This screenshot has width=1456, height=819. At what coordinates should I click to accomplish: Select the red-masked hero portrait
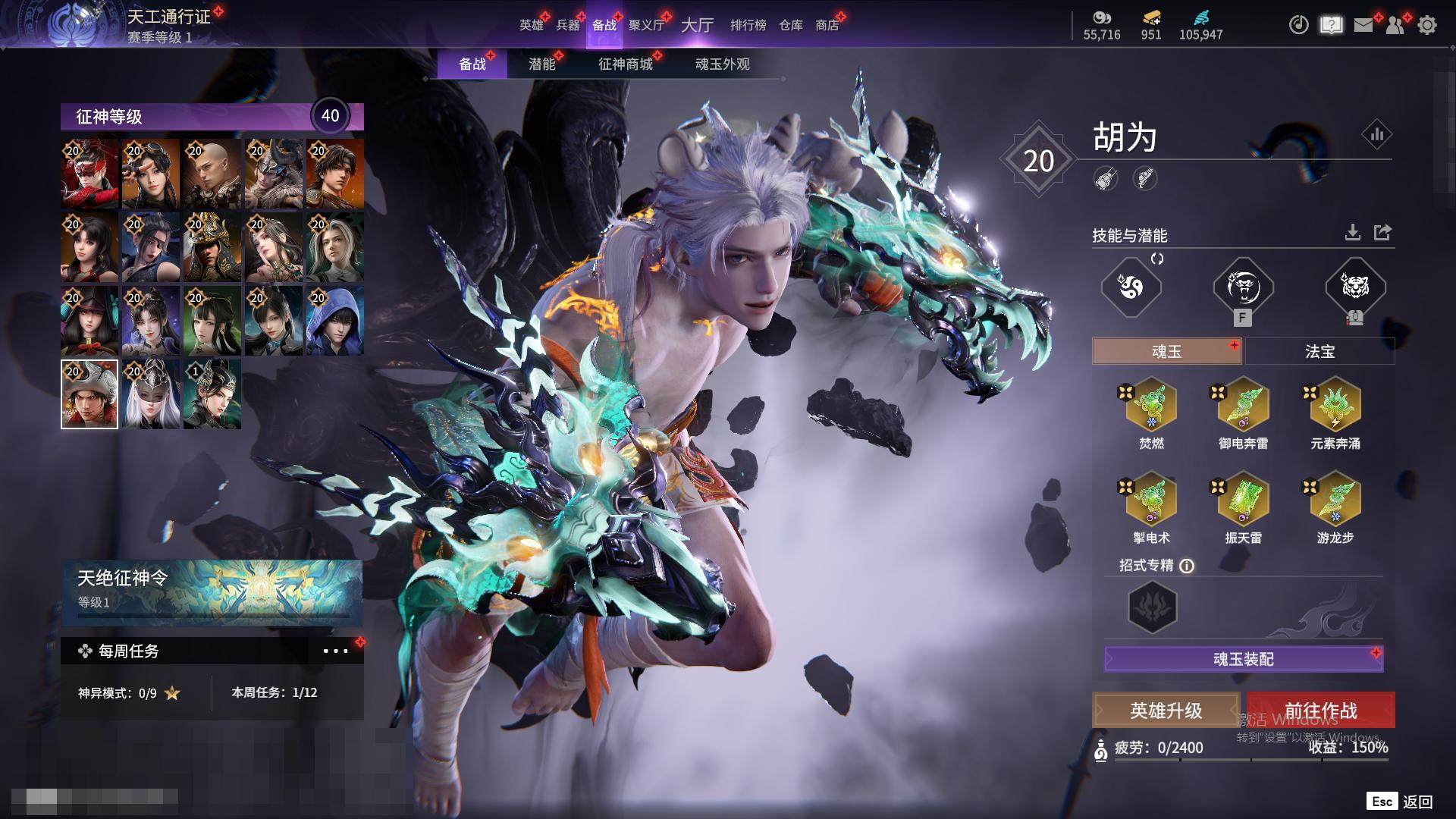(90, 174)
